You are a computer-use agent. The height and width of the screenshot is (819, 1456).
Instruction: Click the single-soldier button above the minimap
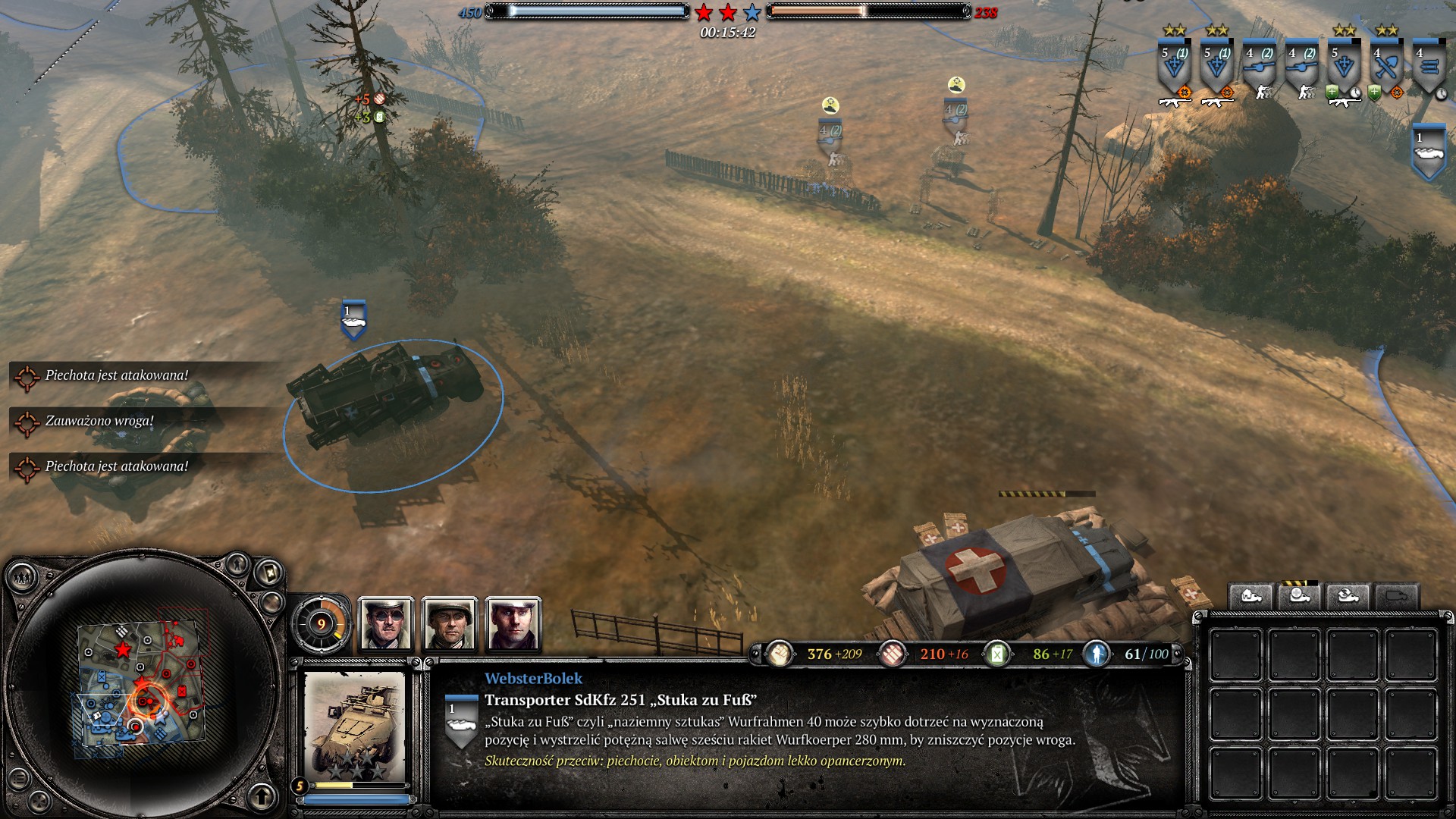(x=238, y=563)
